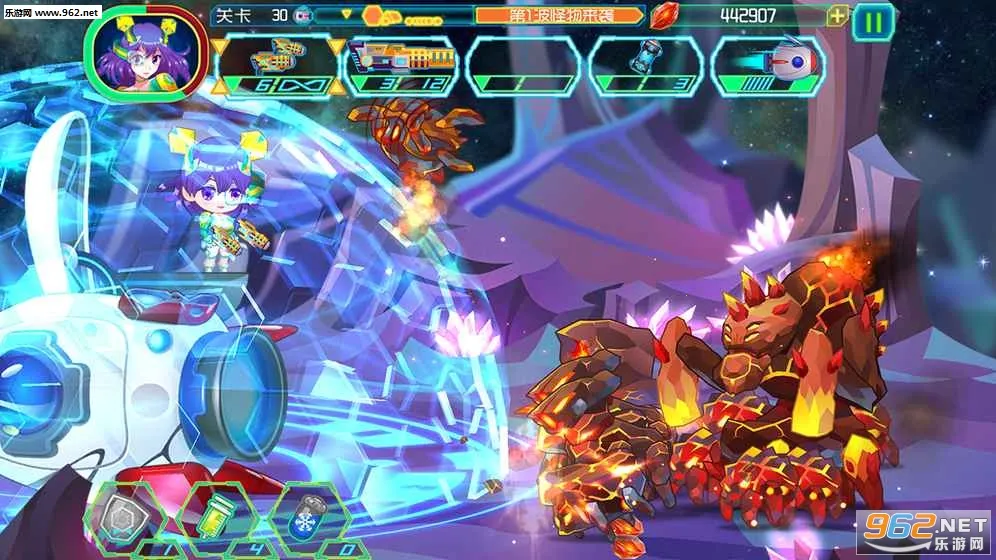Image resolution: width=996 pixels, height=560 pixels.
Task: Select the golden twin blaster weapon slot
Action: [278, 66]
